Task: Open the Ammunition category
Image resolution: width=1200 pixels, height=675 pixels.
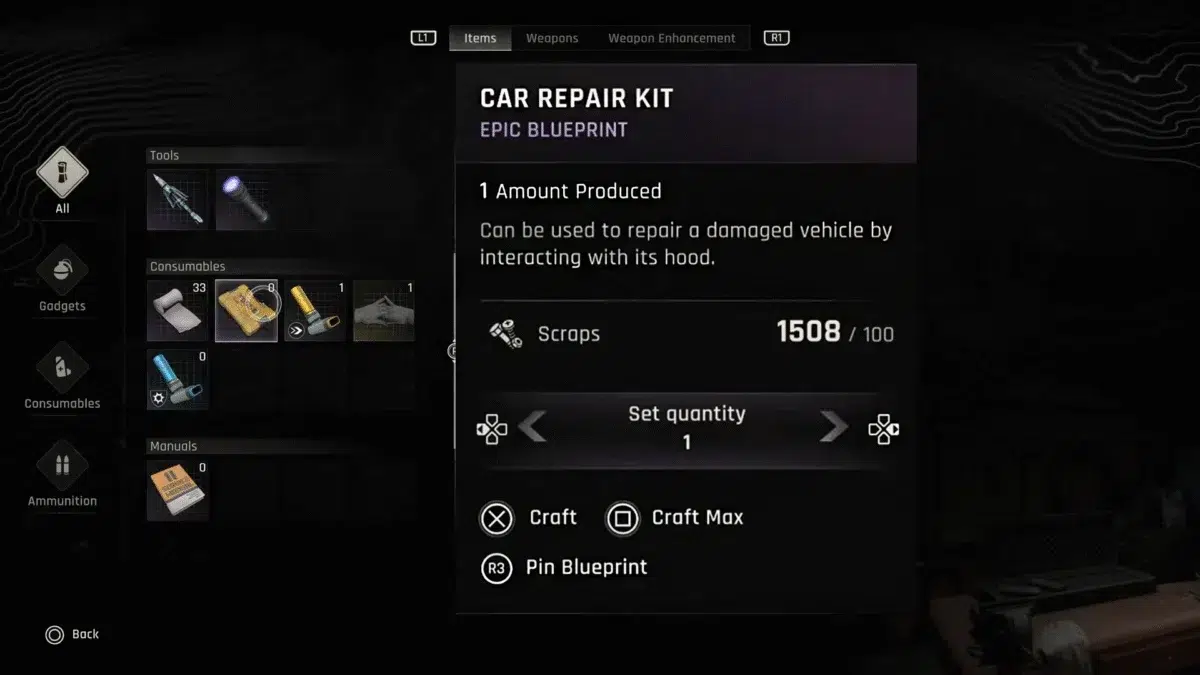Action: coord(62,468)
